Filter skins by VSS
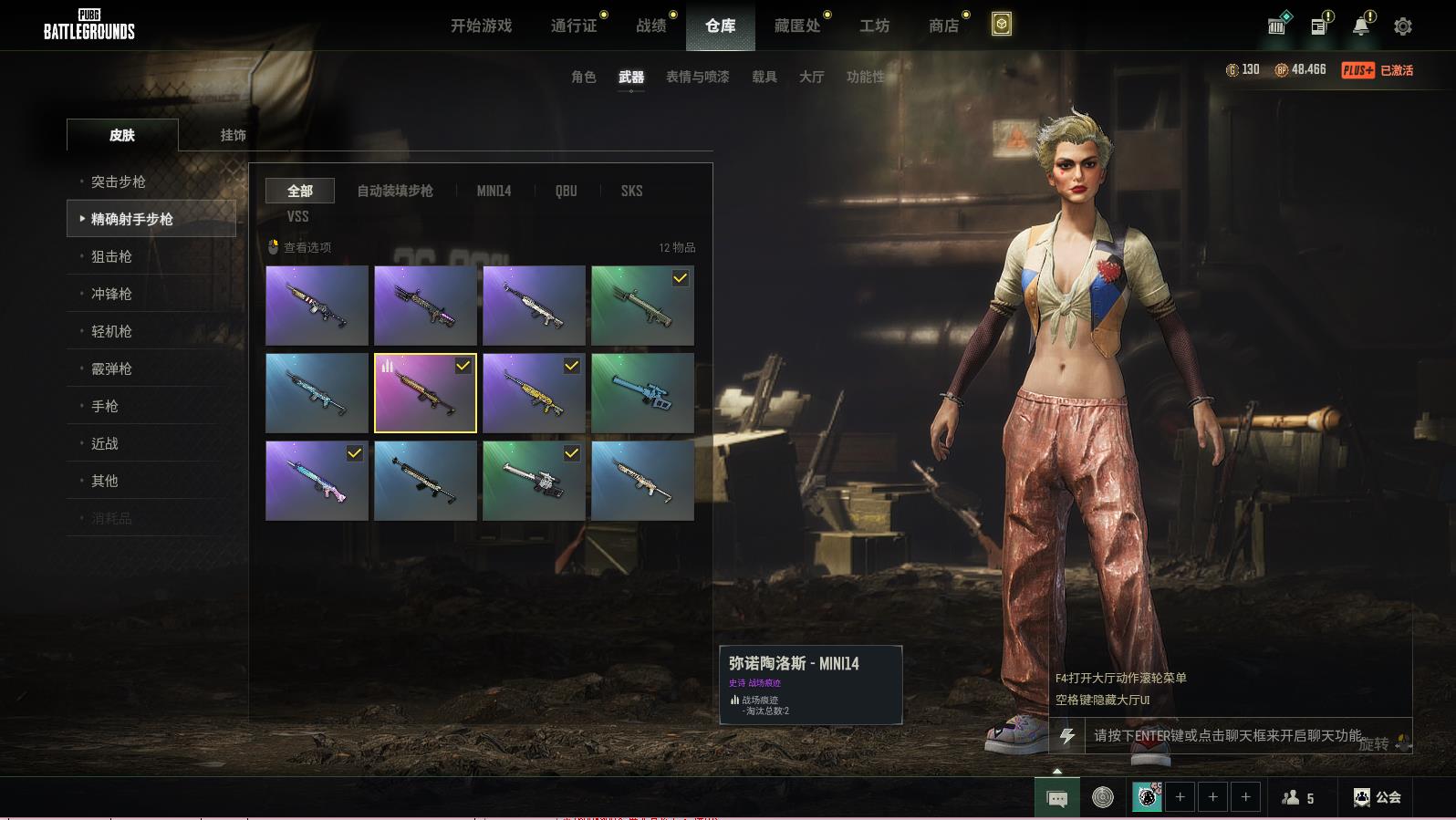The width and height of the screenshot is (1456, 820). 297,216
